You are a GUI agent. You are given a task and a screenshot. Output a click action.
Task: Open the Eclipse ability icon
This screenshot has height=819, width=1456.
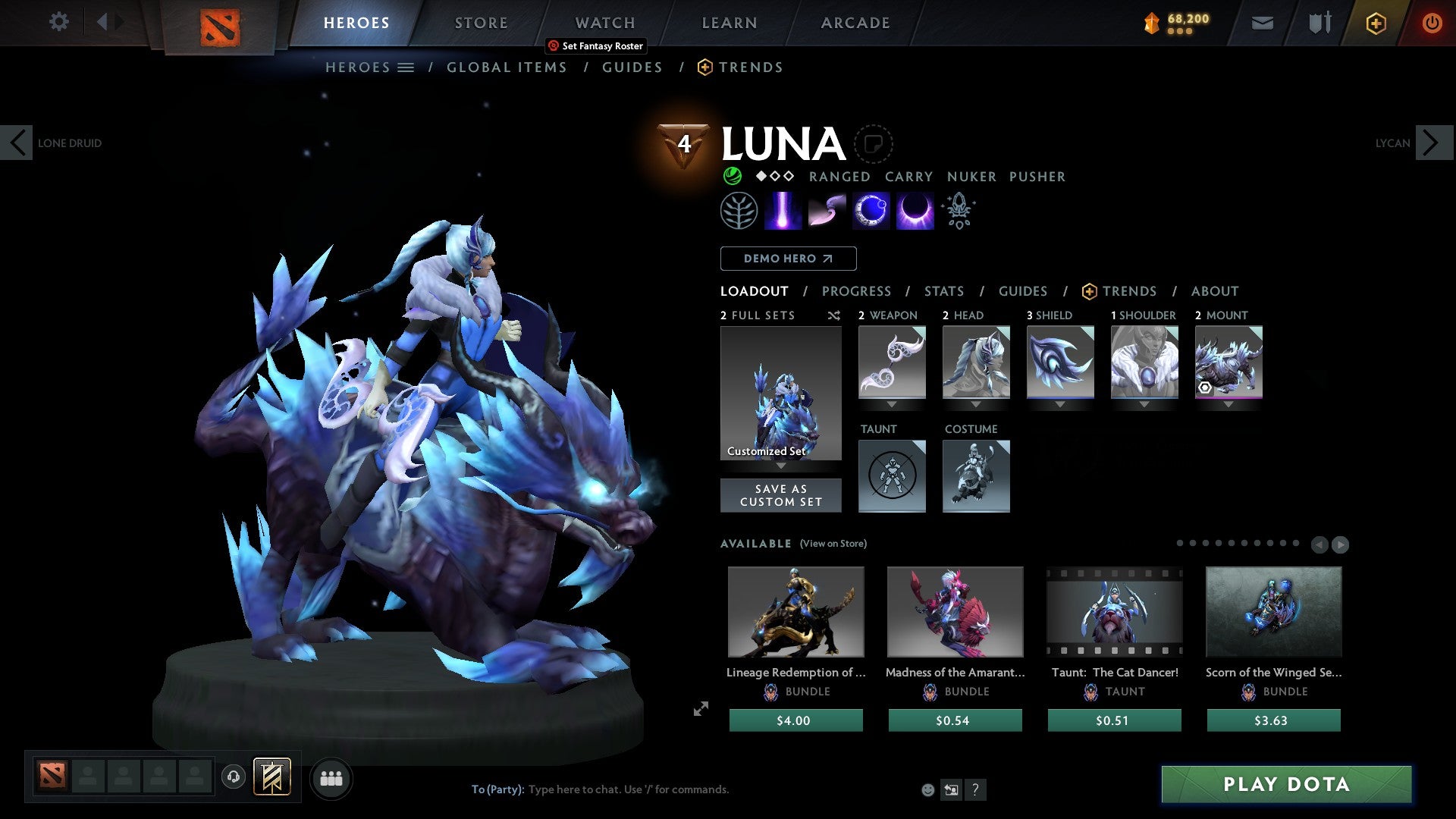914,210
